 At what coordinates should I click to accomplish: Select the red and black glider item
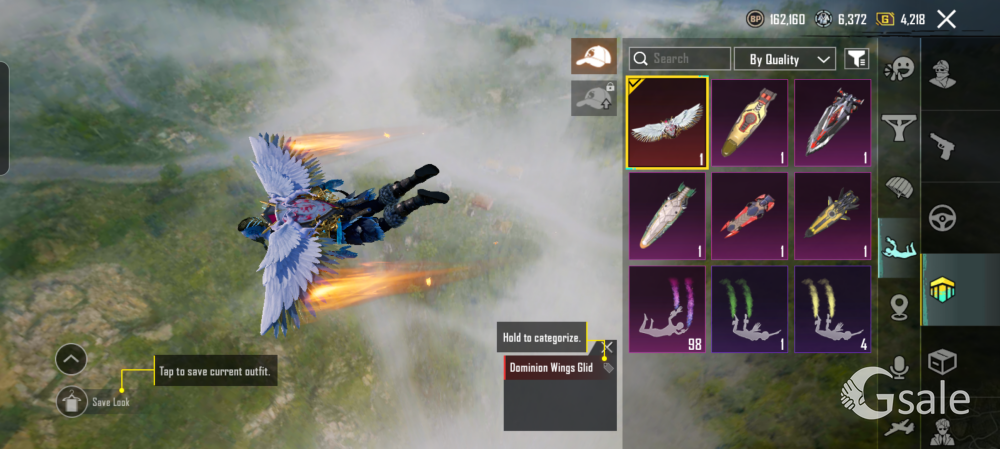point(750,215)
